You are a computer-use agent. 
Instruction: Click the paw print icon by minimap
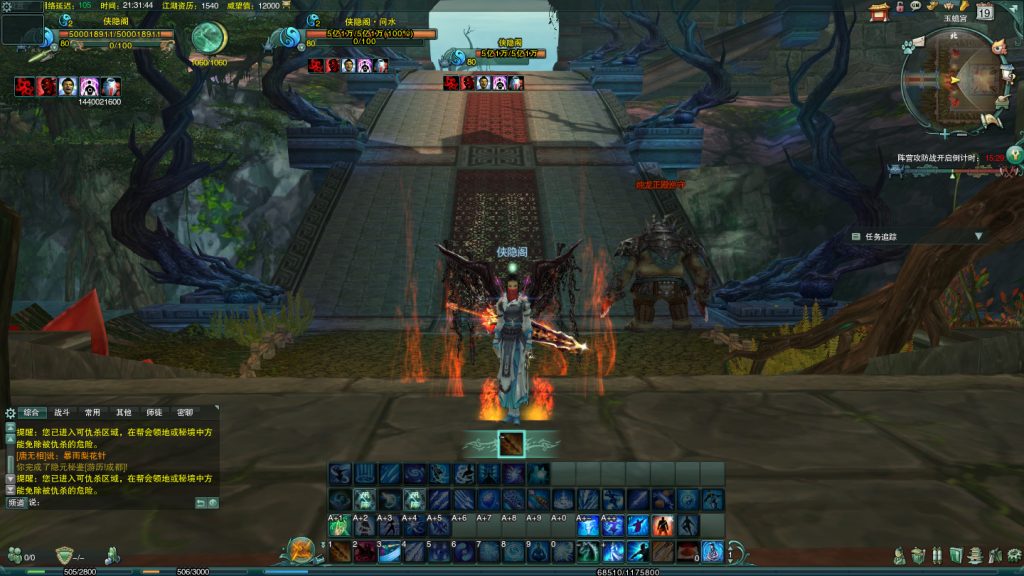pos(908,46)
